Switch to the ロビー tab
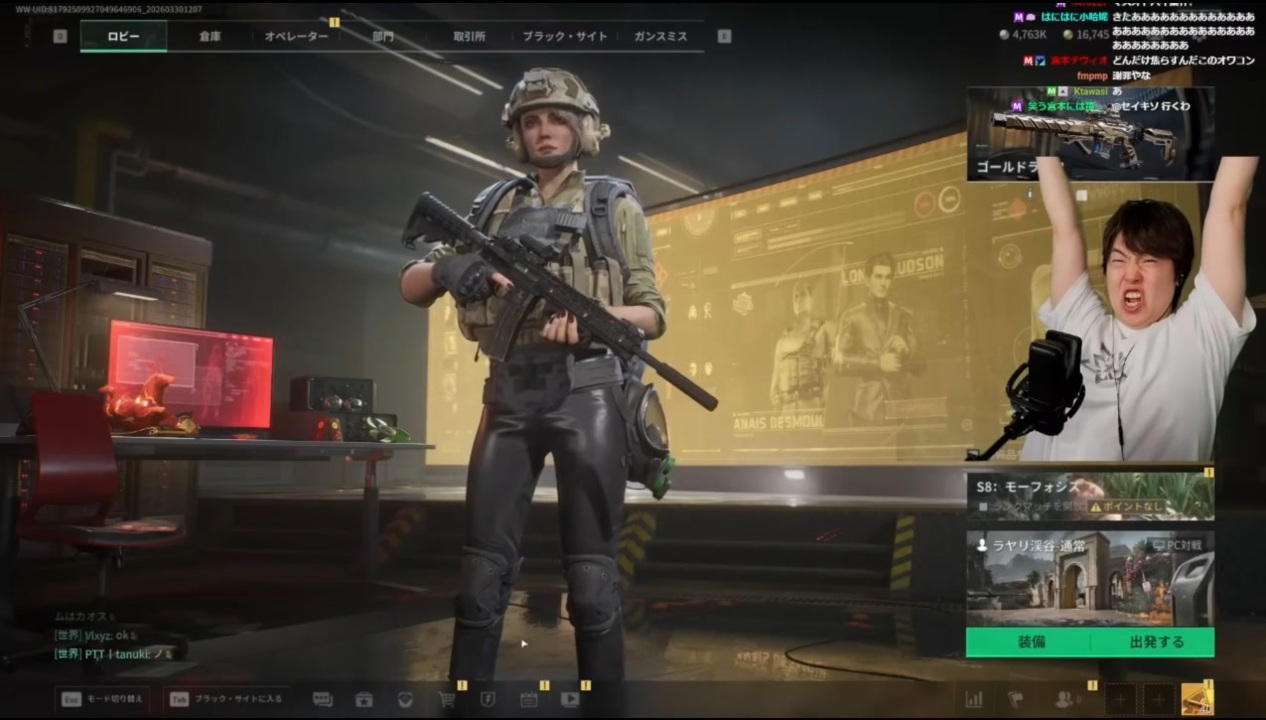The width and height of the screenshot is (1266, 720). tap(123, 36)
